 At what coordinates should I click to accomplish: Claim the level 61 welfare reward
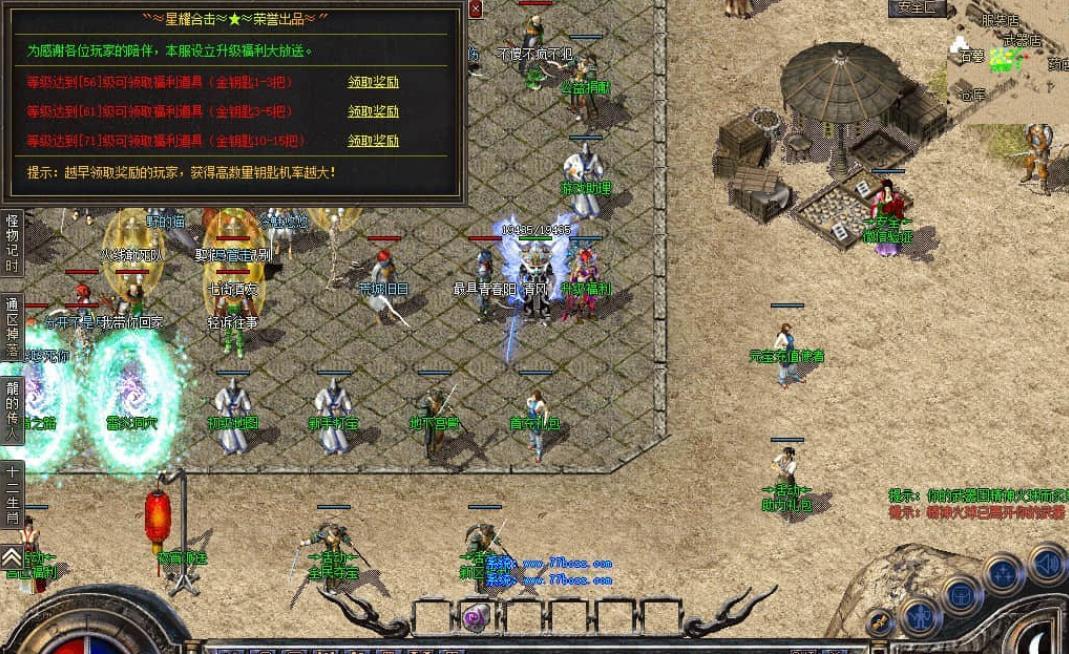pyautogui.click(x=373, y=111)
